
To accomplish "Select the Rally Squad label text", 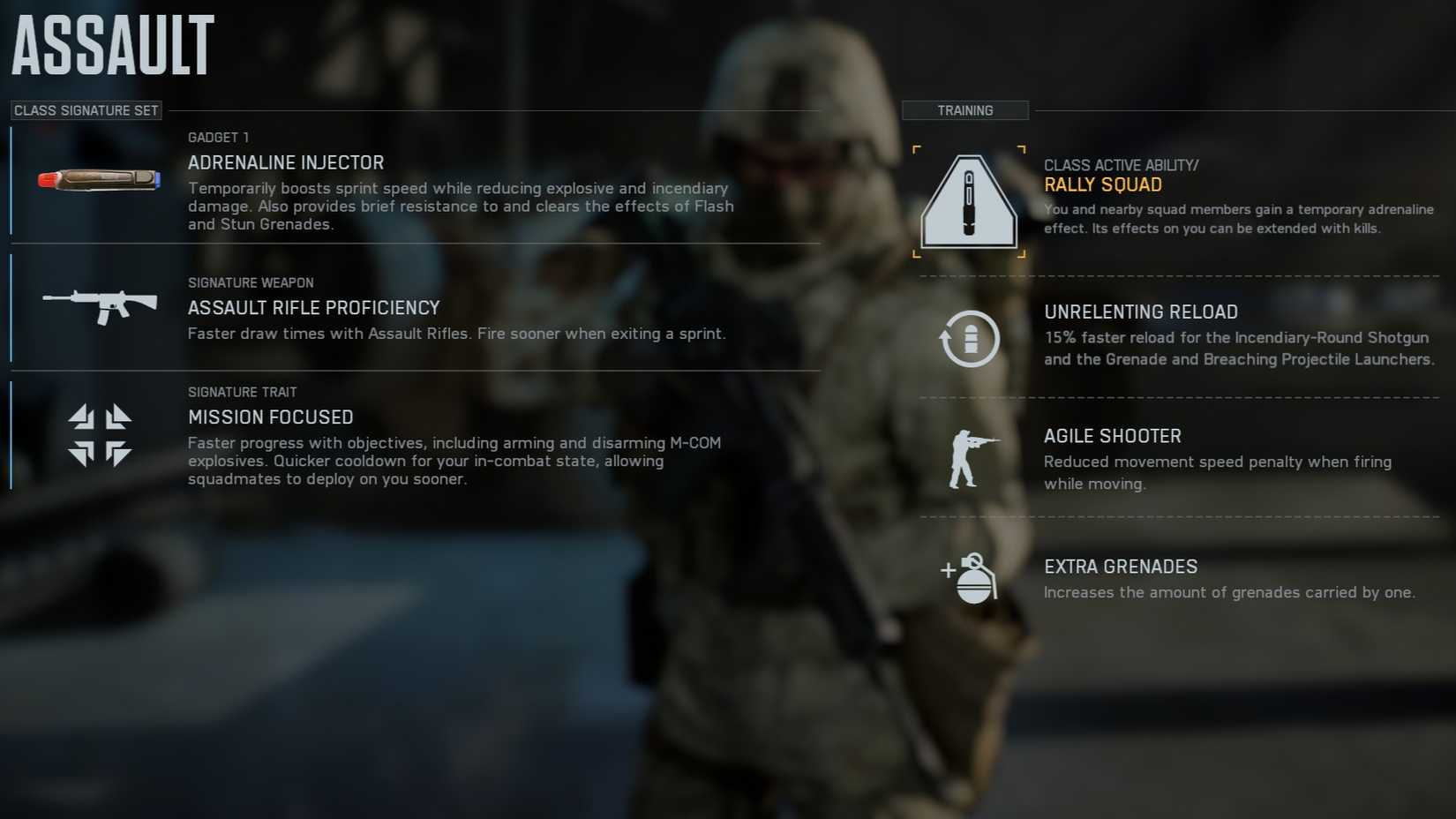I will [x=1104, y=184].
